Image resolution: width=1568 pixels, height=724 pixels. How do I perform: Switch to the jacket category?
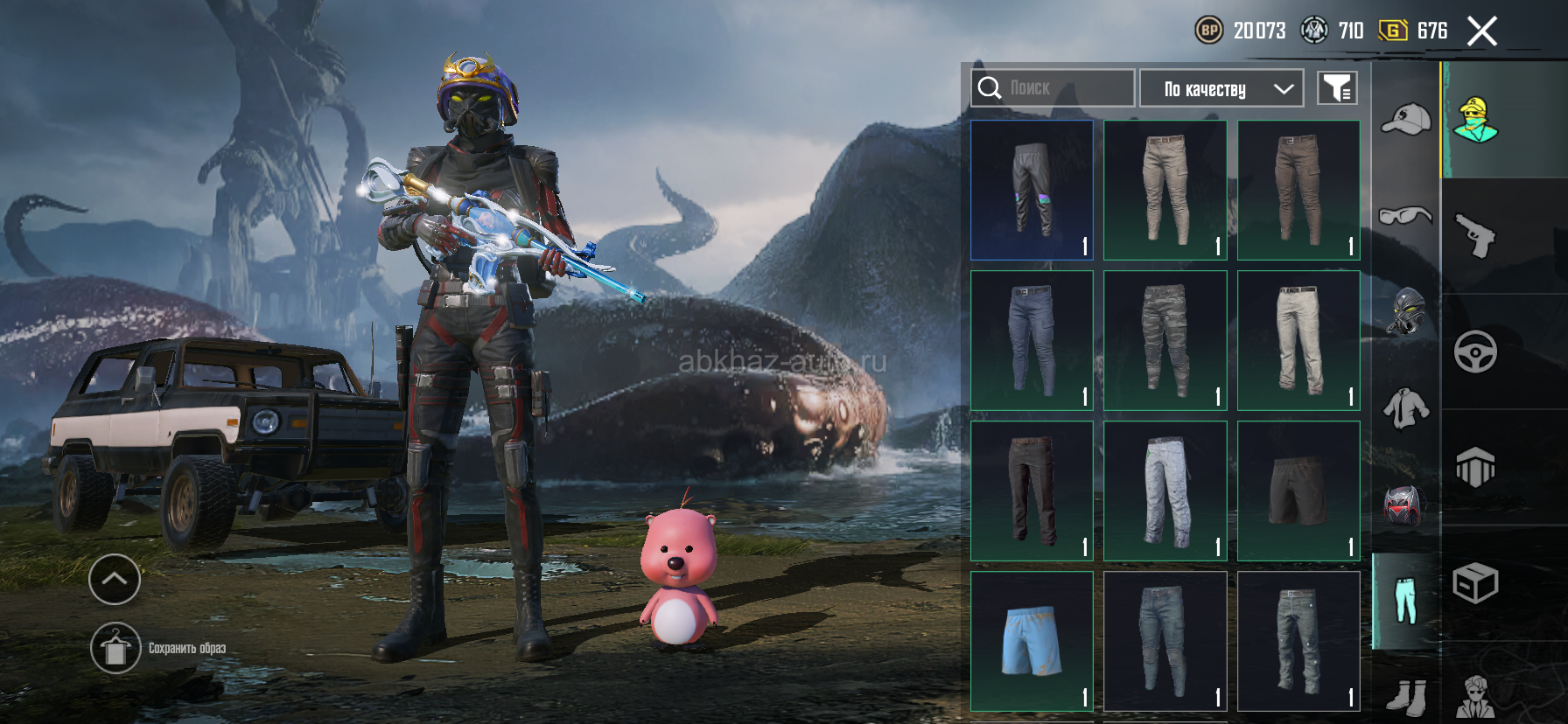pos(1405,407)
